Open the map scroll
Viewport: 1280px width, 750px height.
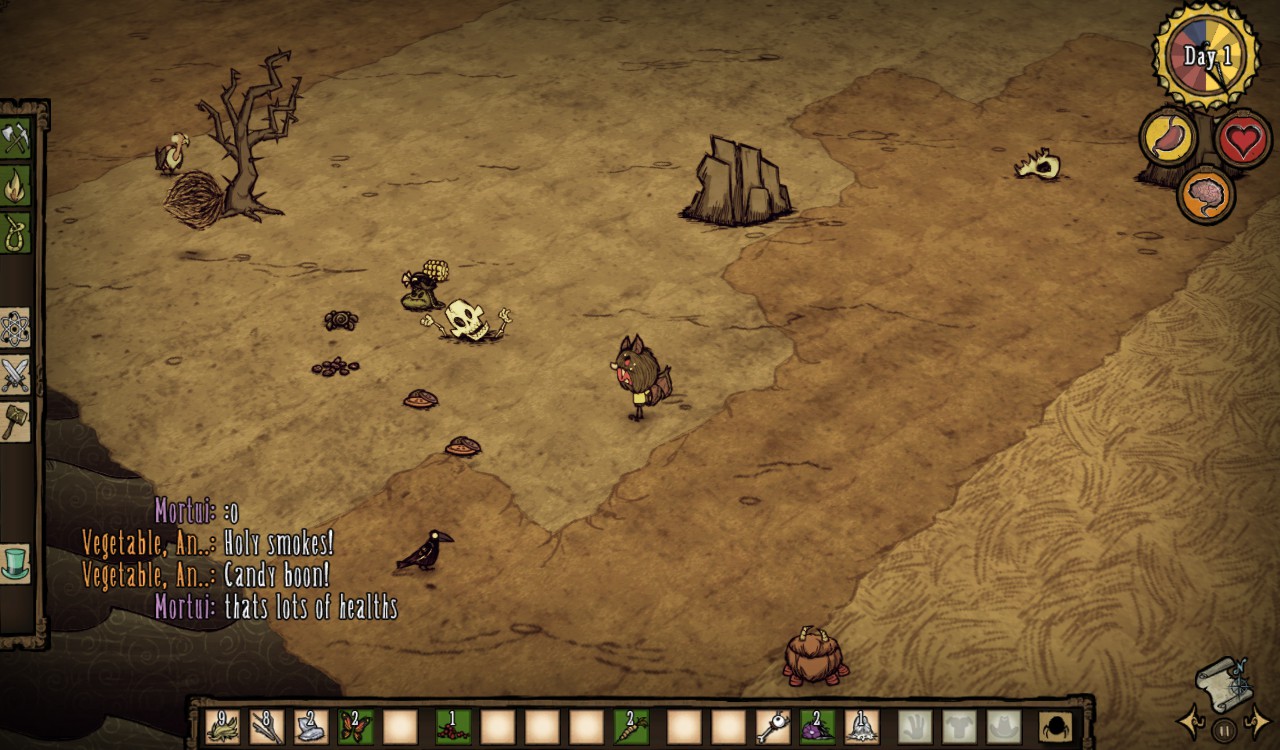[x=1224, y=682]
